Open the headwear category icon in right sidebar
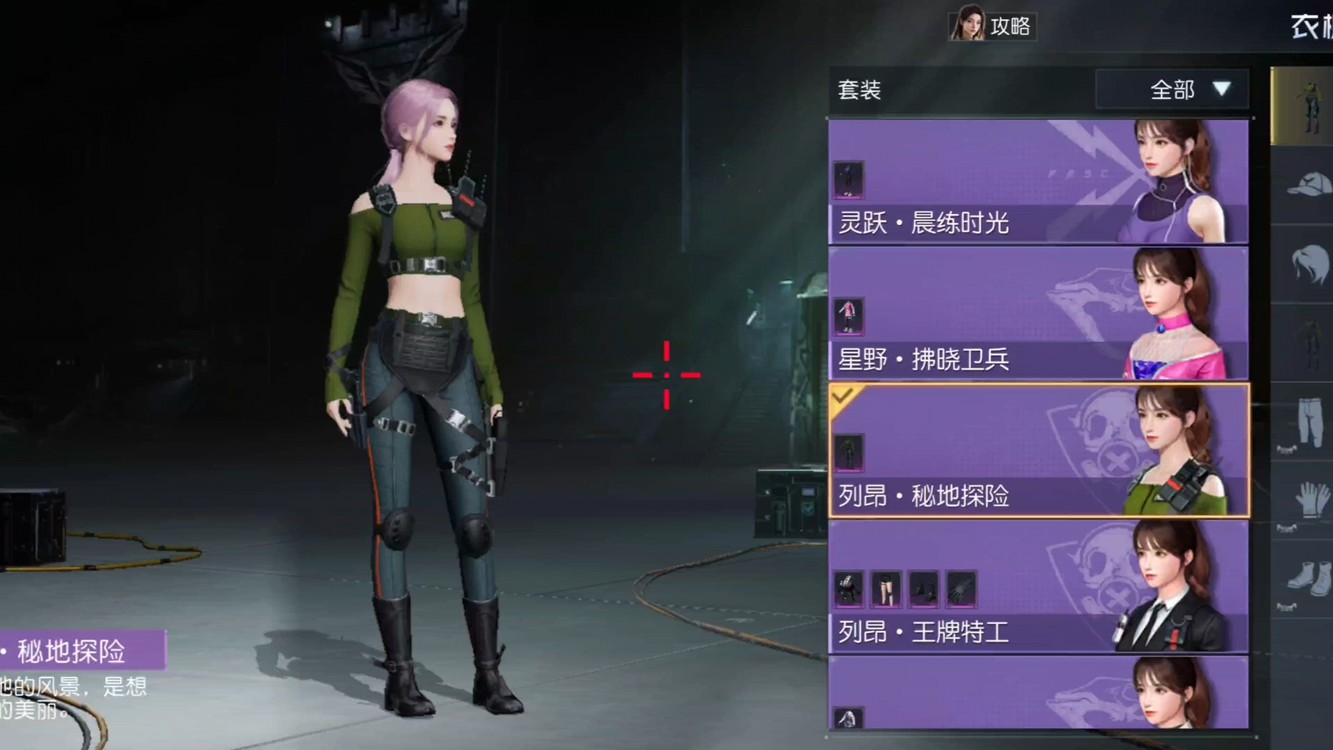1333x750 pixels. (x=1300, y=185)
